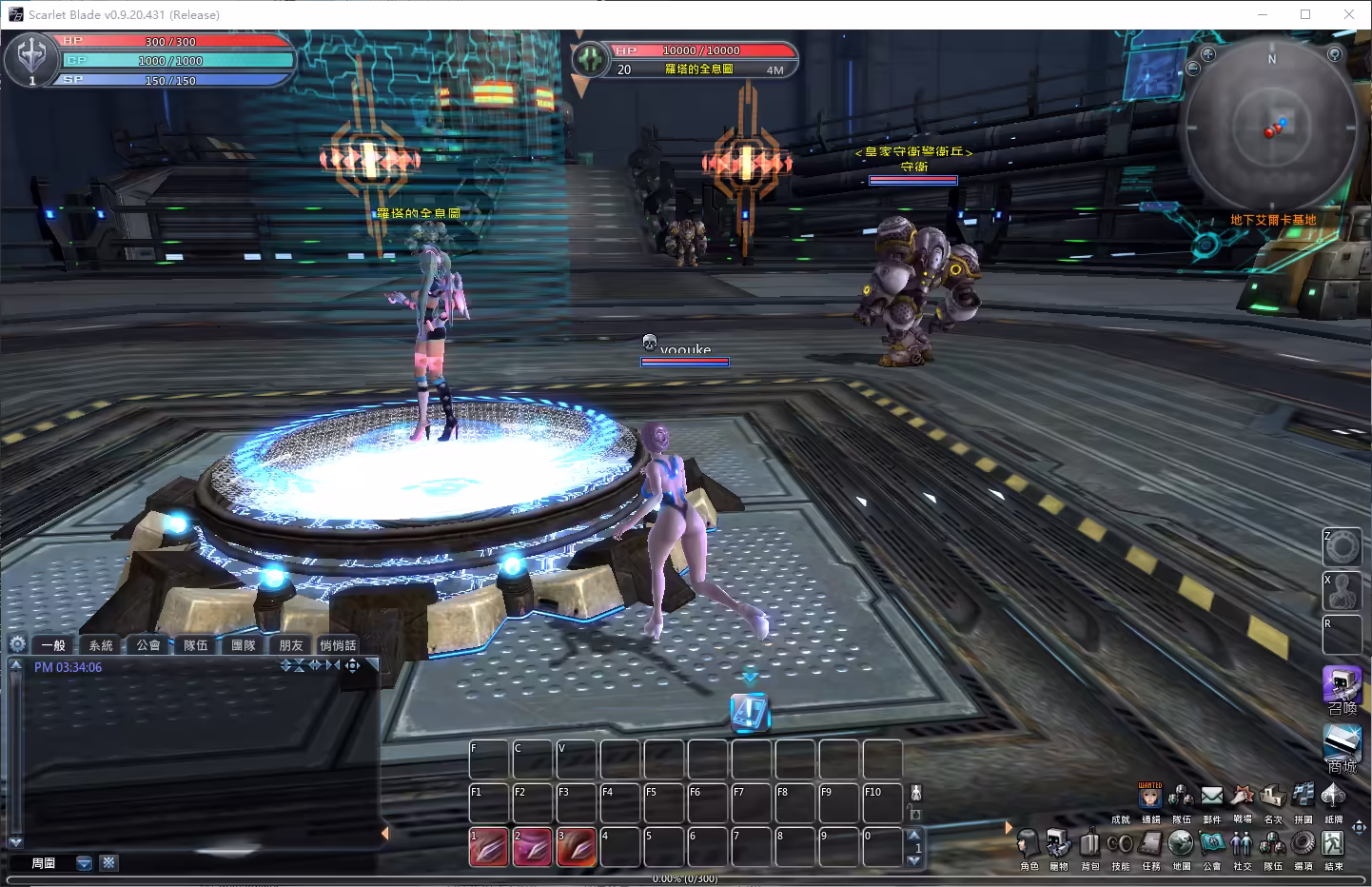1372x887 pixels.
Task: Open the 通緝 wanted poster icon
Action: pos(1150,796)
